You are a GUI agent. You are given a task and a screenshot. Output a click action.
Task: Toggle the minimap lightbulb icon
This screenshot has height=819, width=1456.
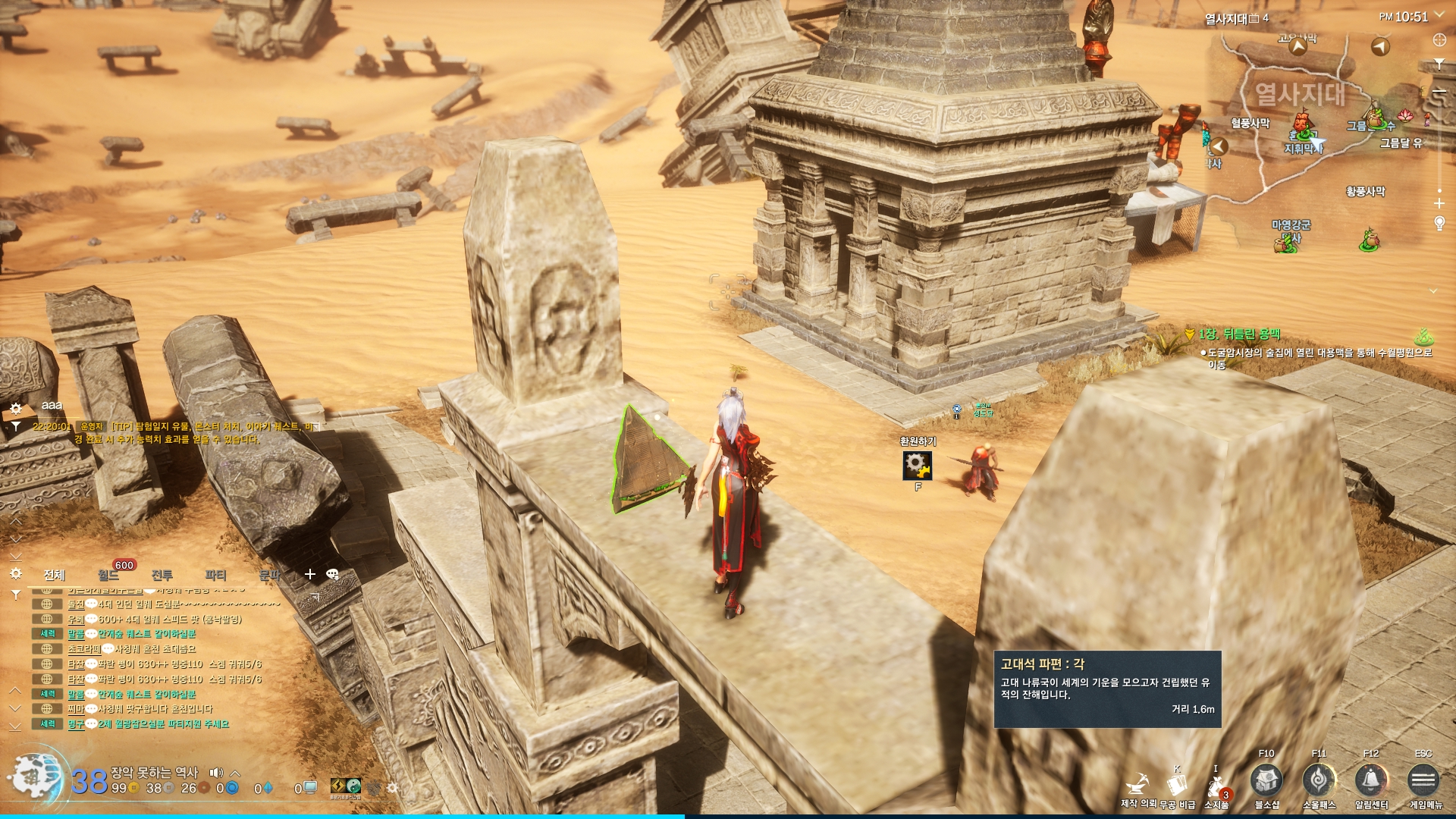click(x=1439, y=223)
